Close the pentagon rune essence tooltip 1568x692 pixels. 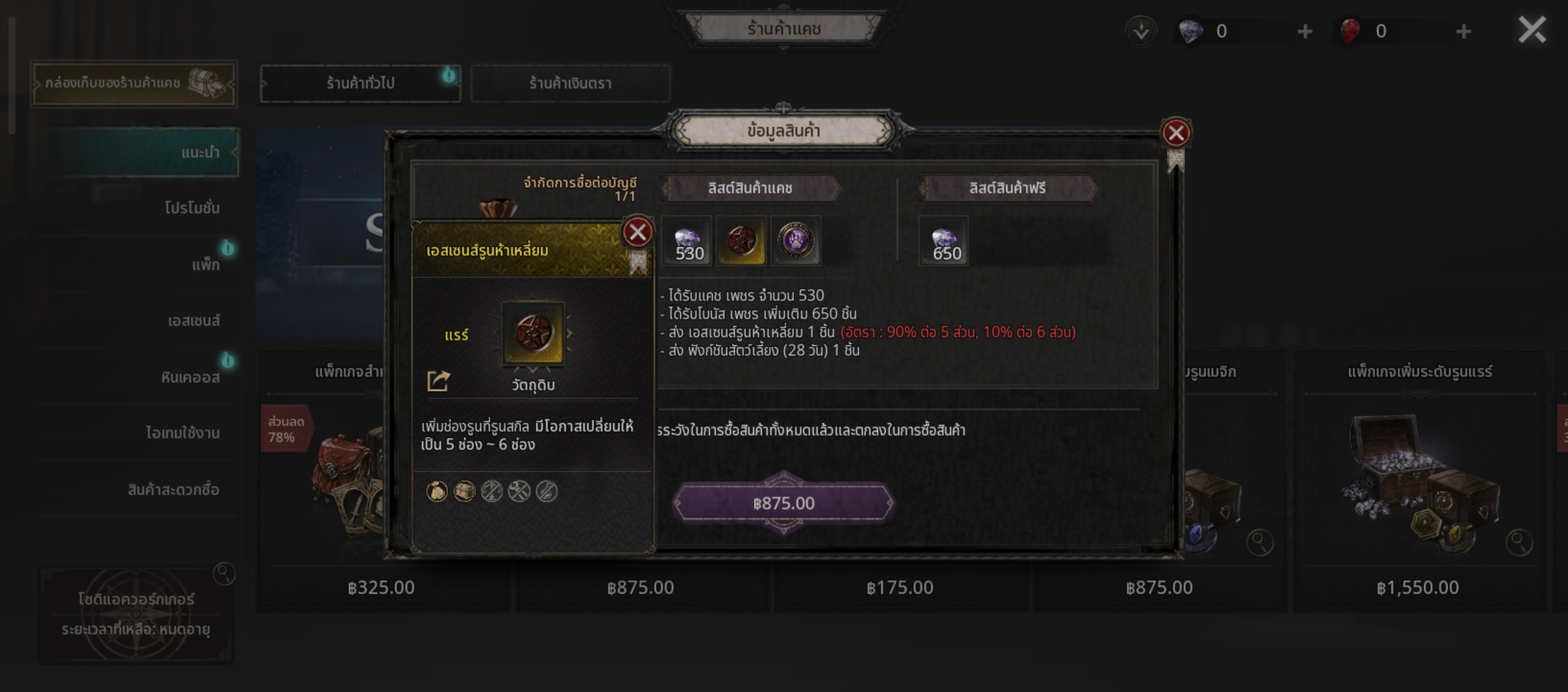point(637,232)
